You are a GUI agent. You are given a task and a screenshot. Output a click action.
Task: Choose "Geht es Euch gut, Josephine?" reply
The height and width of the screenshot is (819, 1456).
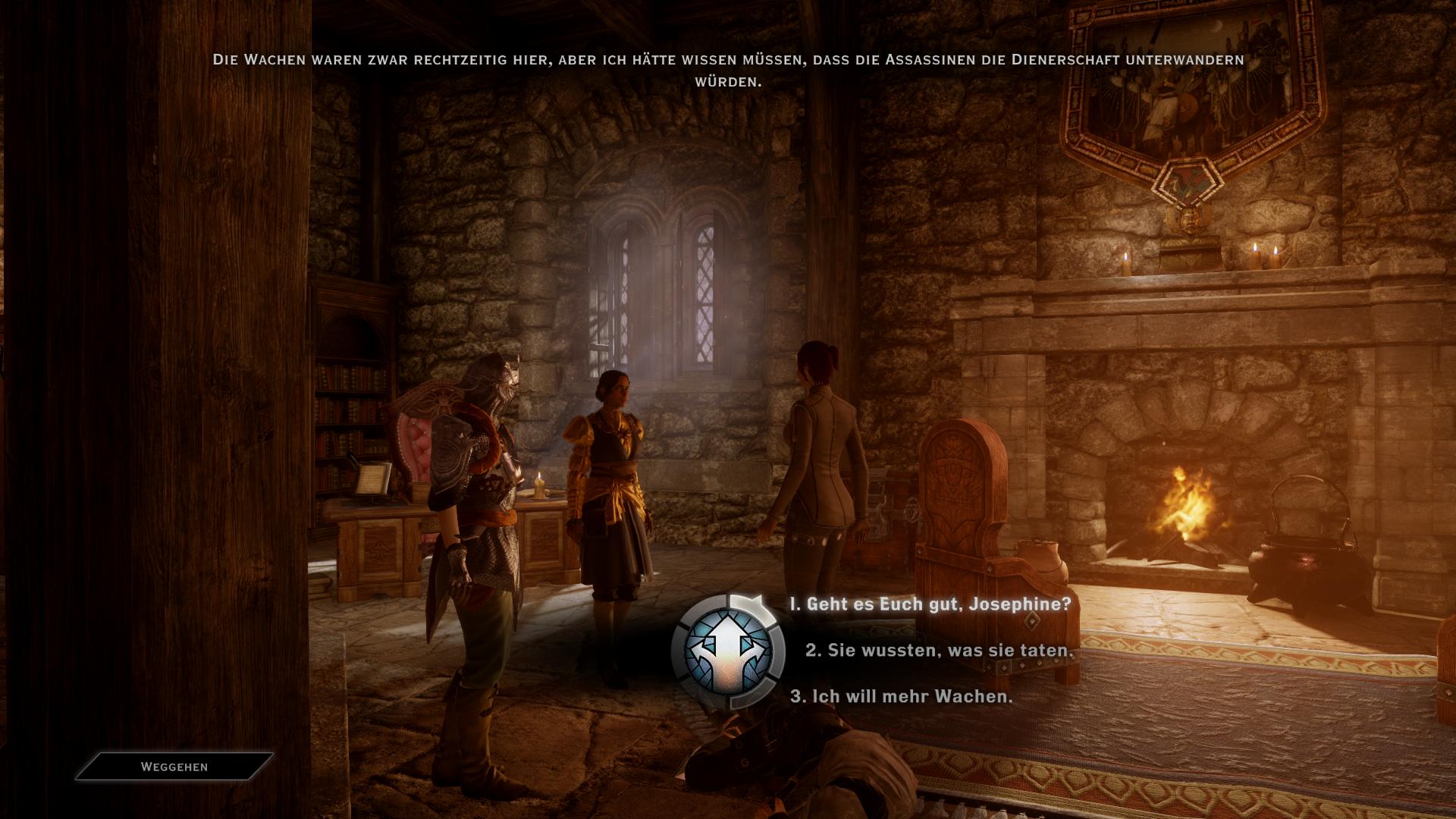click(x=930, y=604)
